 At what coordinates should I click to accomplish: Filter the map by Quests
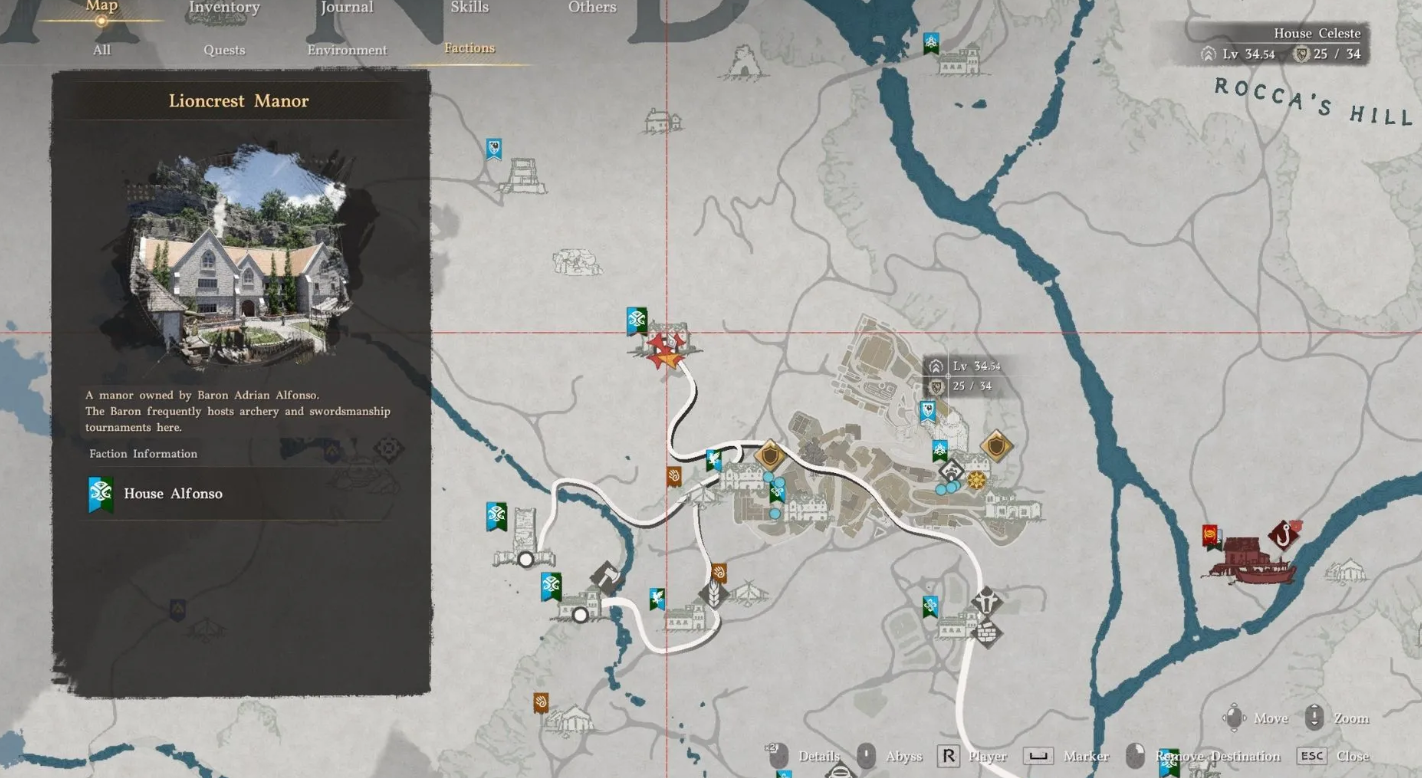pos(224,50)
